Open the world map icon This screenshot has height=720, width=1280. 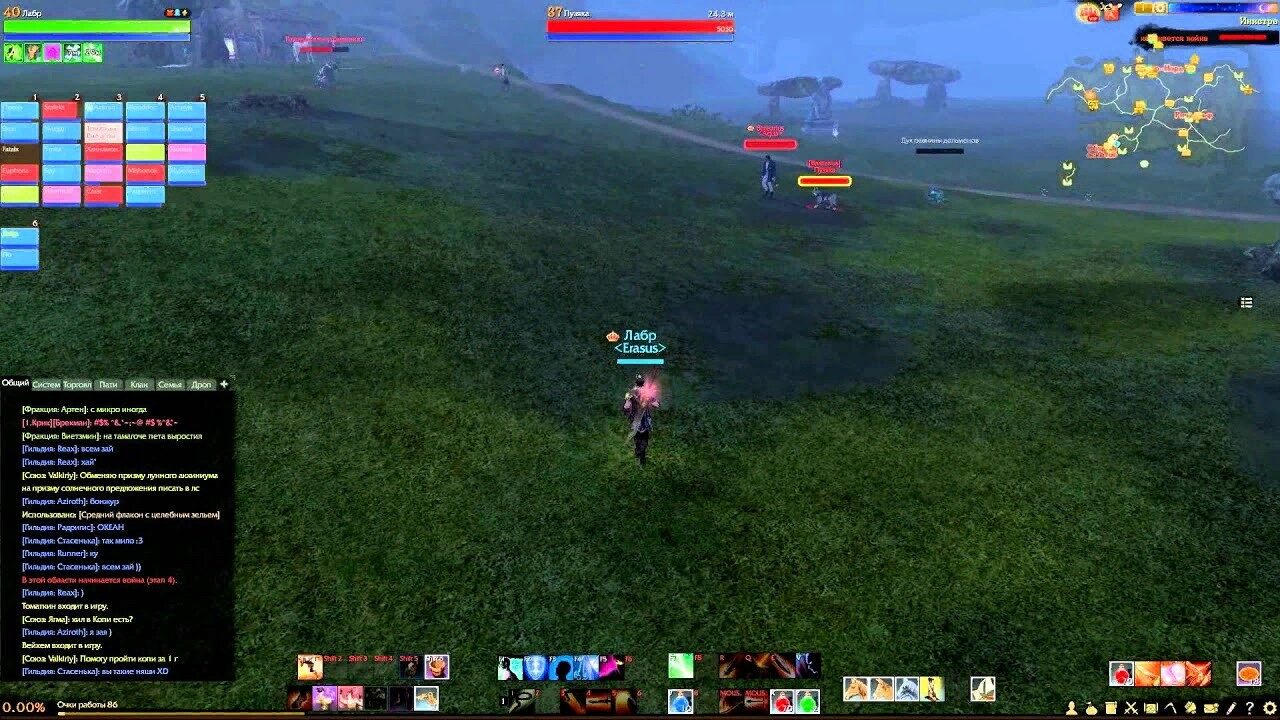coord(1151,709)
